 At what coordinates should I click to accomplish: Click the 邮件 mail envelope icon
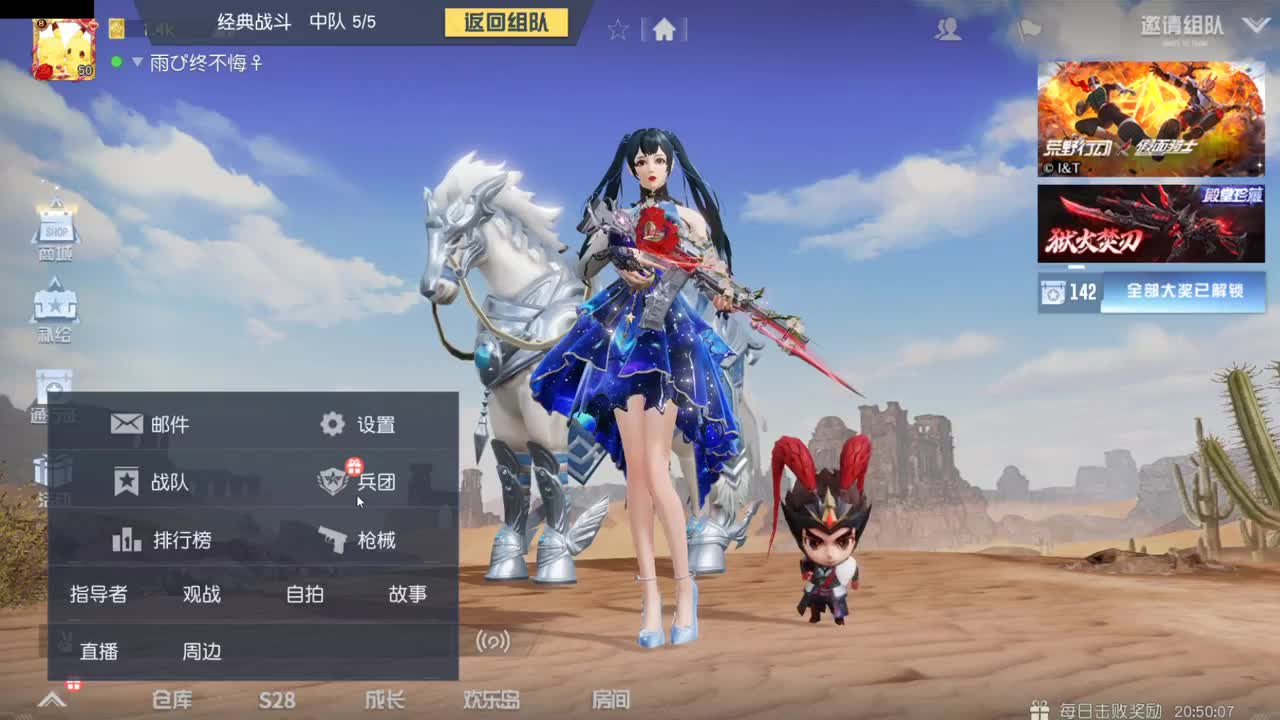click(x=128, y=423)
